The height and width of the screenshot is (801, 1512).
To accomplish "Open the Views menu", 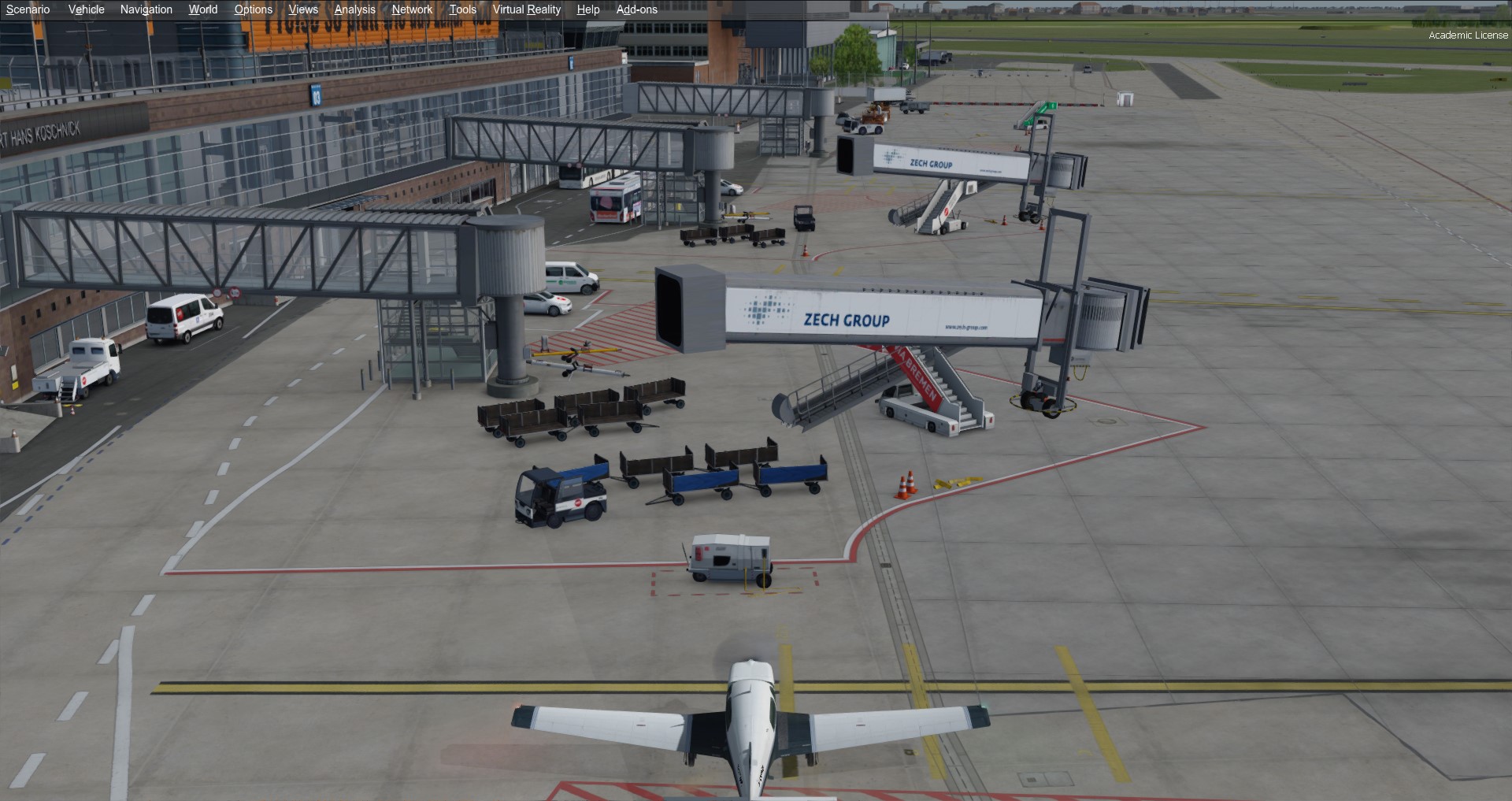I will (x=303, y=9).
